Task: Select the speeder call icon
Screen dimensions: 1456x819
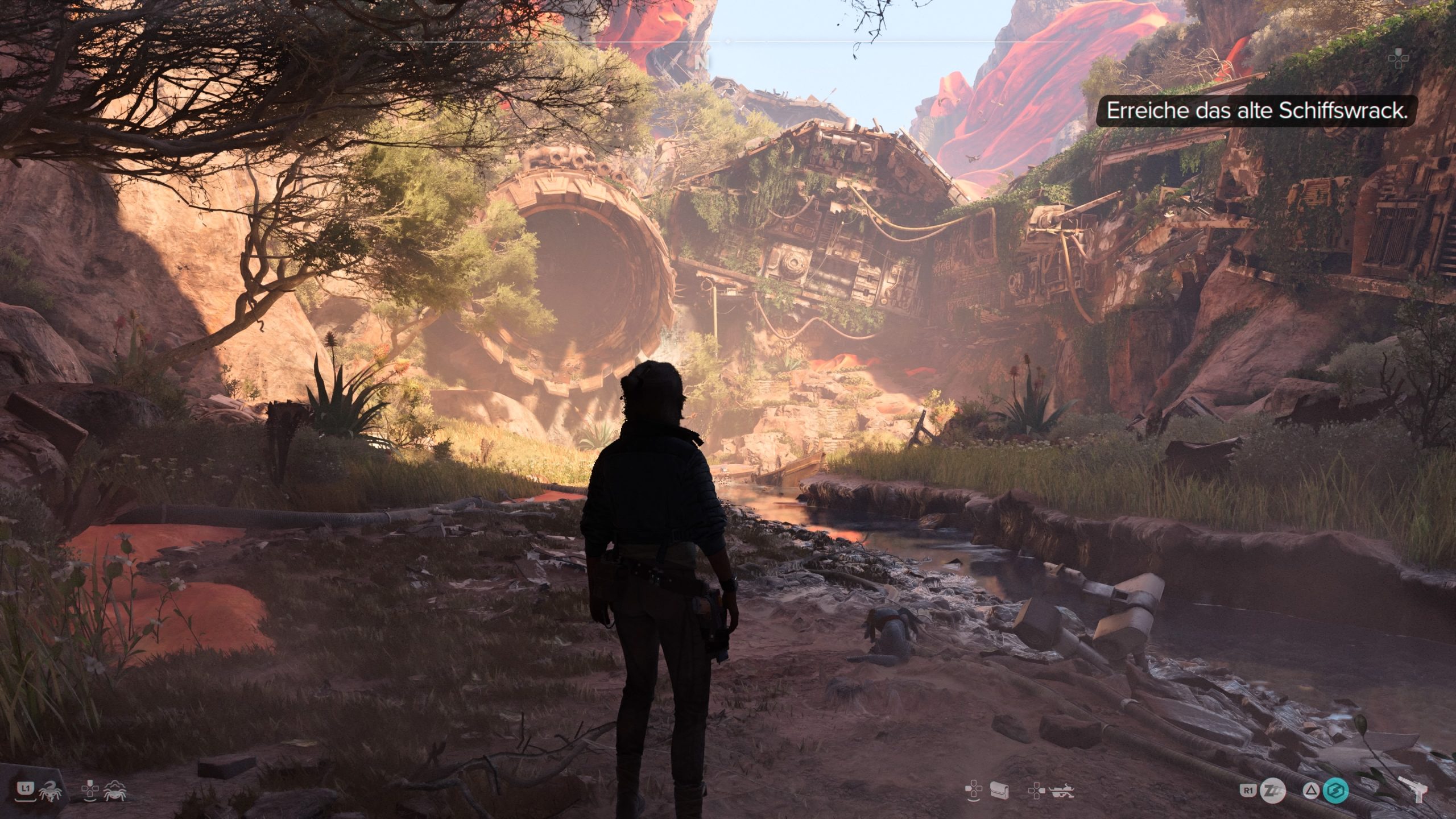Action: [x=1060, y=790]
